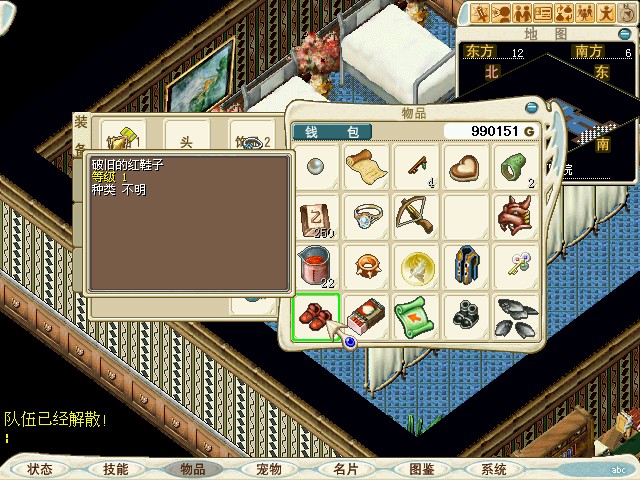
Task: Open the 宠物 pets menu
Action: click(268, 469)
